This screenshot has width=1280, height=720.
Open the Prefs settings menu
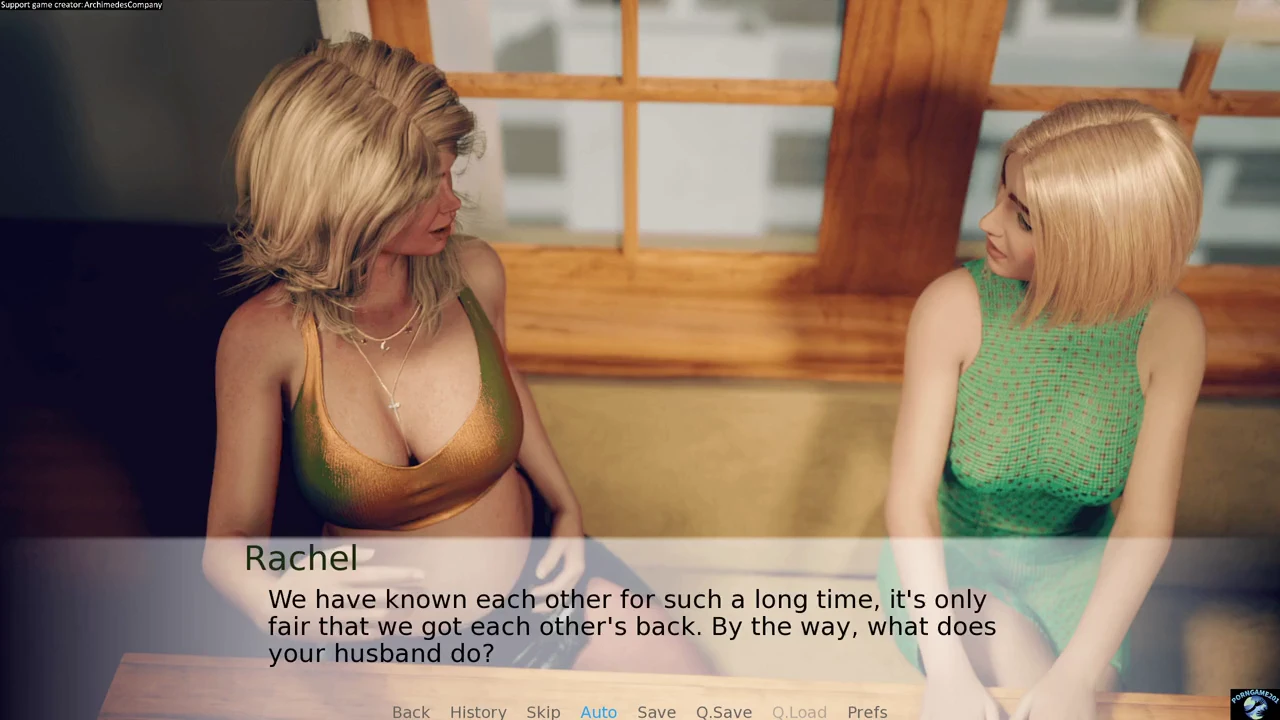[x=867, y=711]
